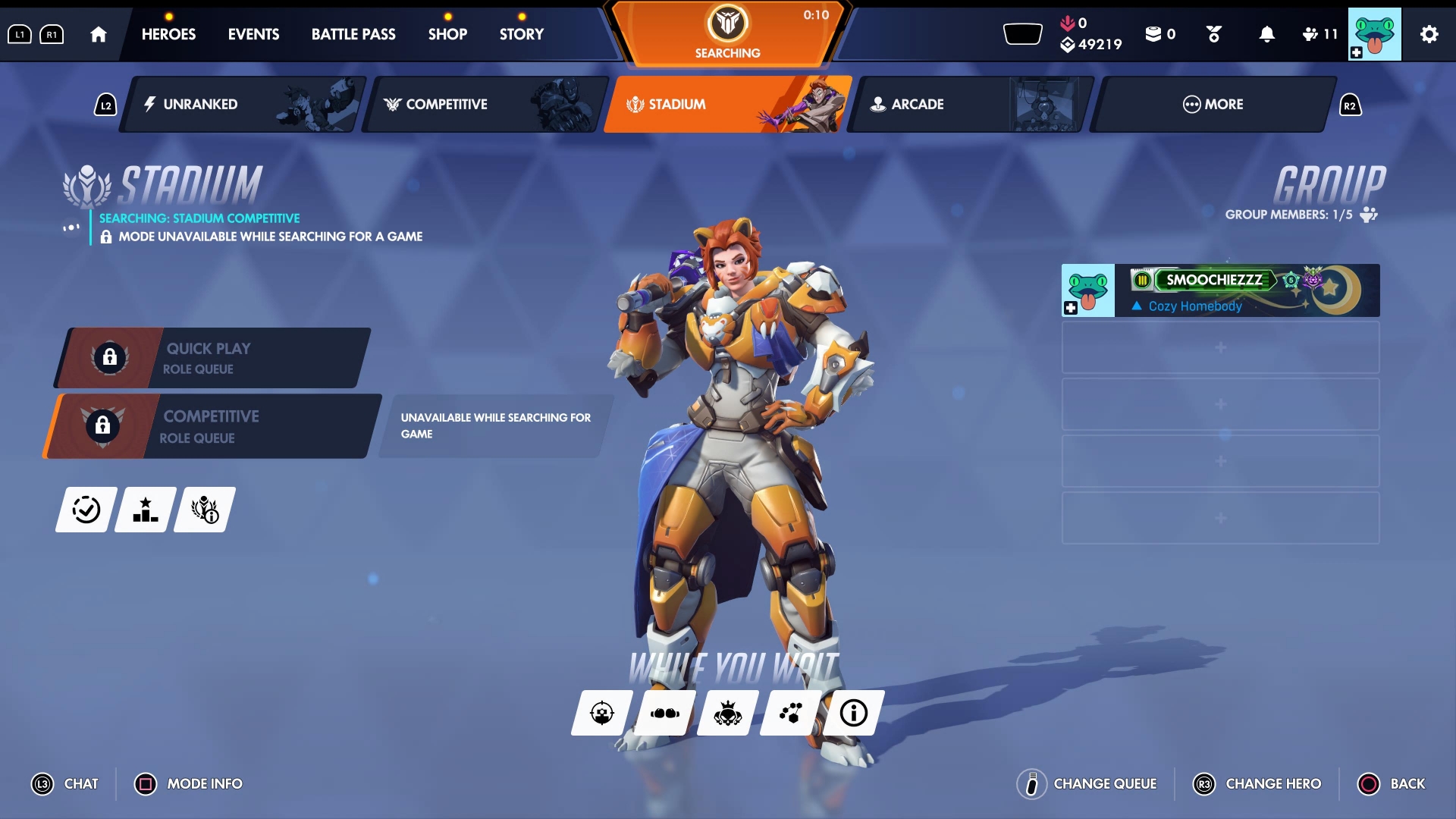This screenshot has height=819, width=1456.
Task: Select the locked Competitive Role Queue card
Action: [212, 426]
